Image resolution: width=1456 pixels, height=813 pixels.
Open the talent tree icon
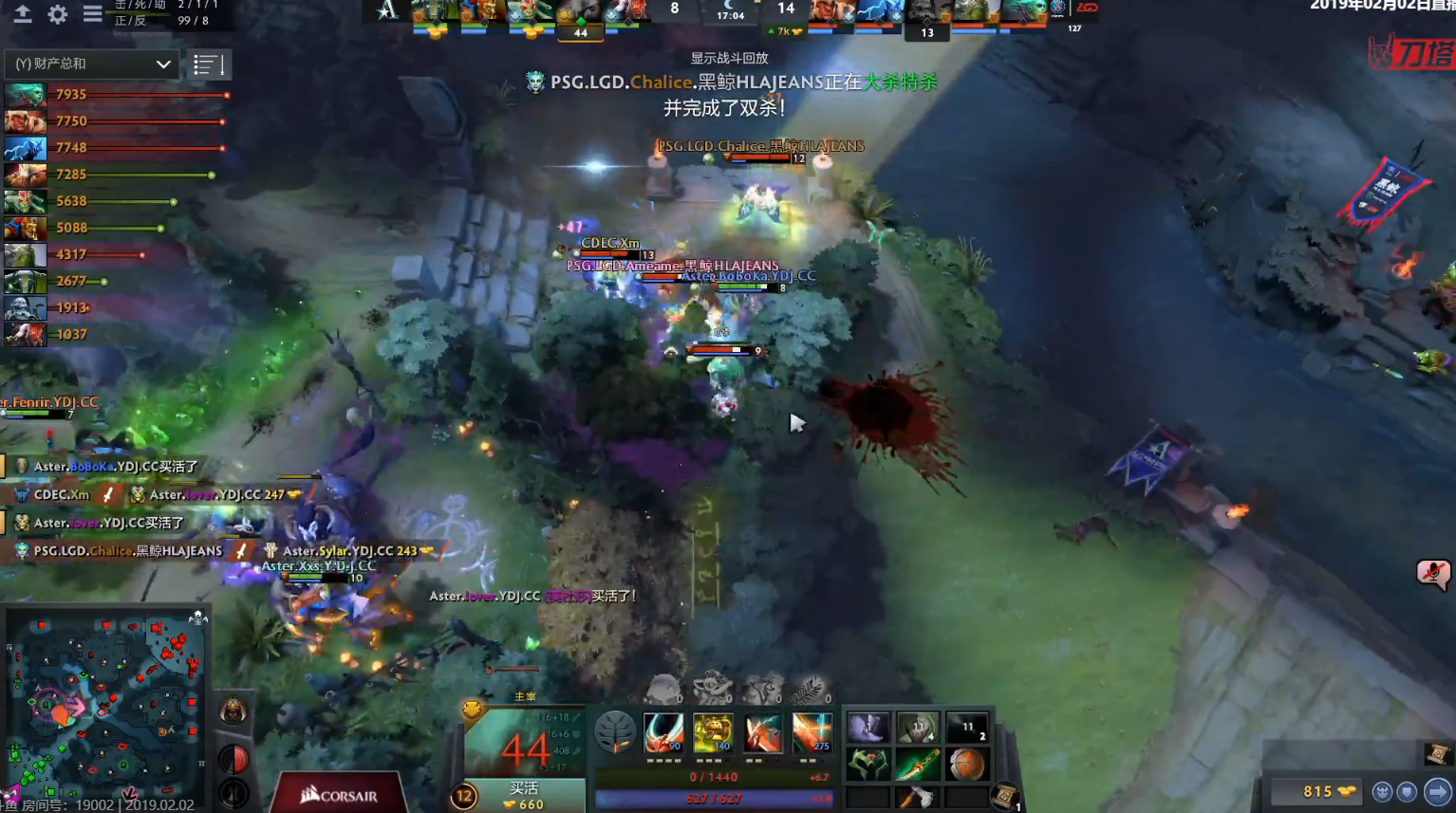pyautogui.click(x=614, y=732)
